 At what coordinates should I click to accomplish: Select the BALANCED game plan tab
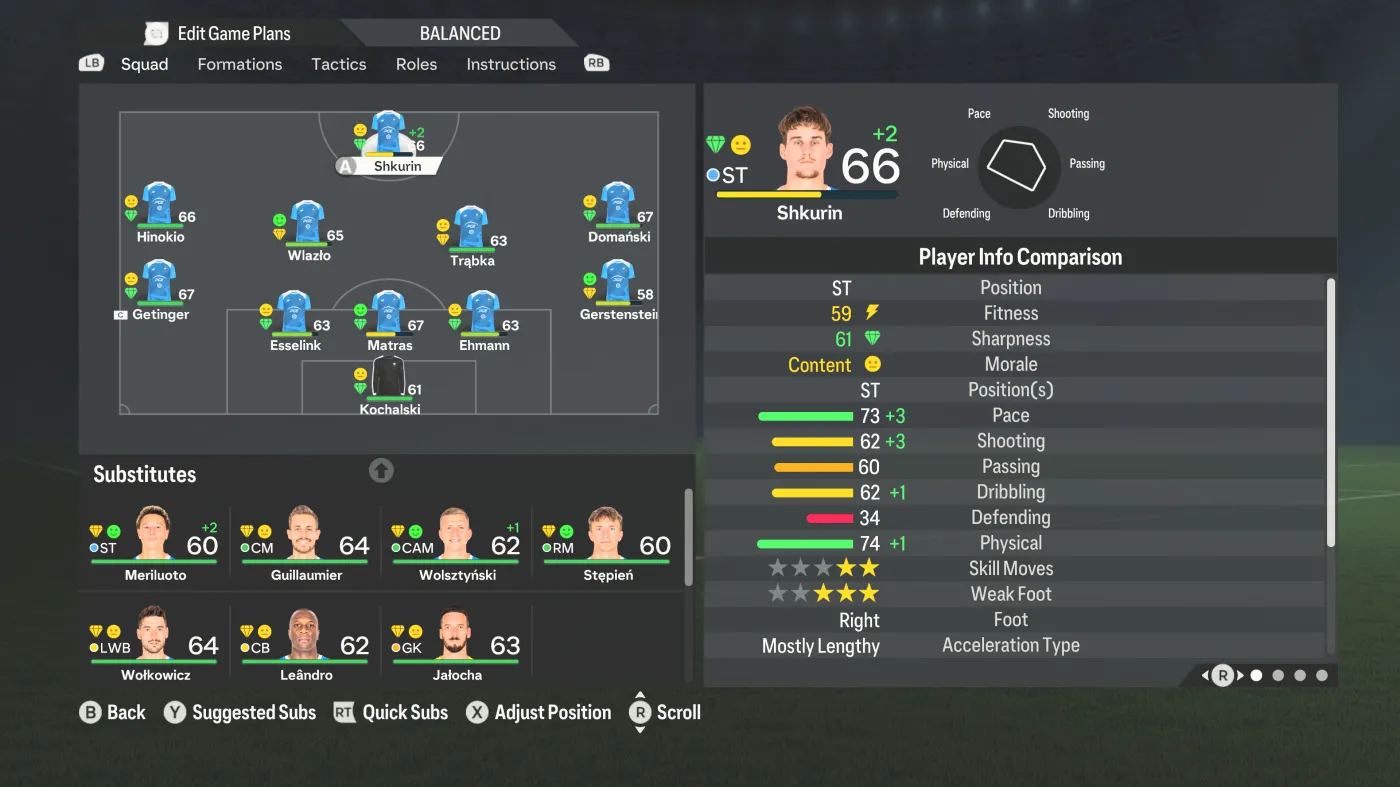[x=460, y=32]
